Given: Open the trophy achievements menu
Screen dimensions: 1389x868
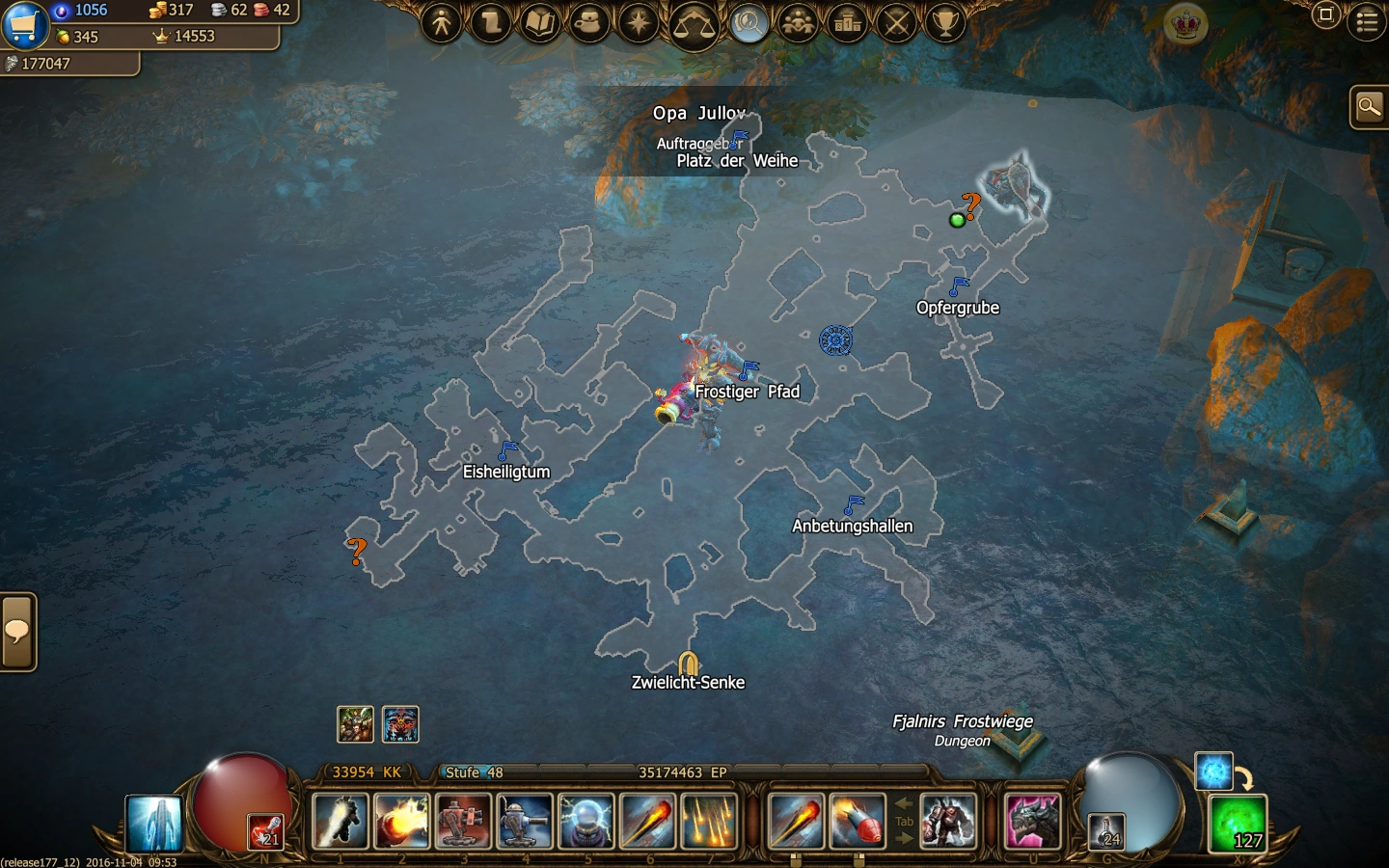Looking at the screenshot, I should tap(946, 22).
